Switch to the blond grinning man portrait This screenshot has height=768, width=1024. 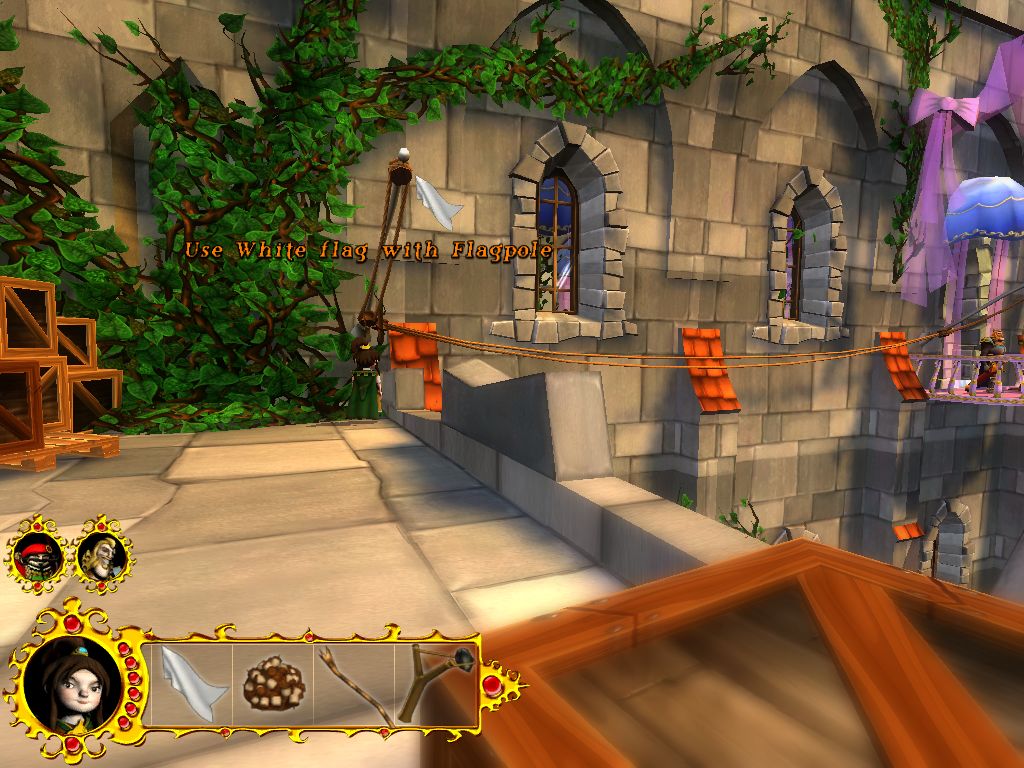[x=102, y=553]
